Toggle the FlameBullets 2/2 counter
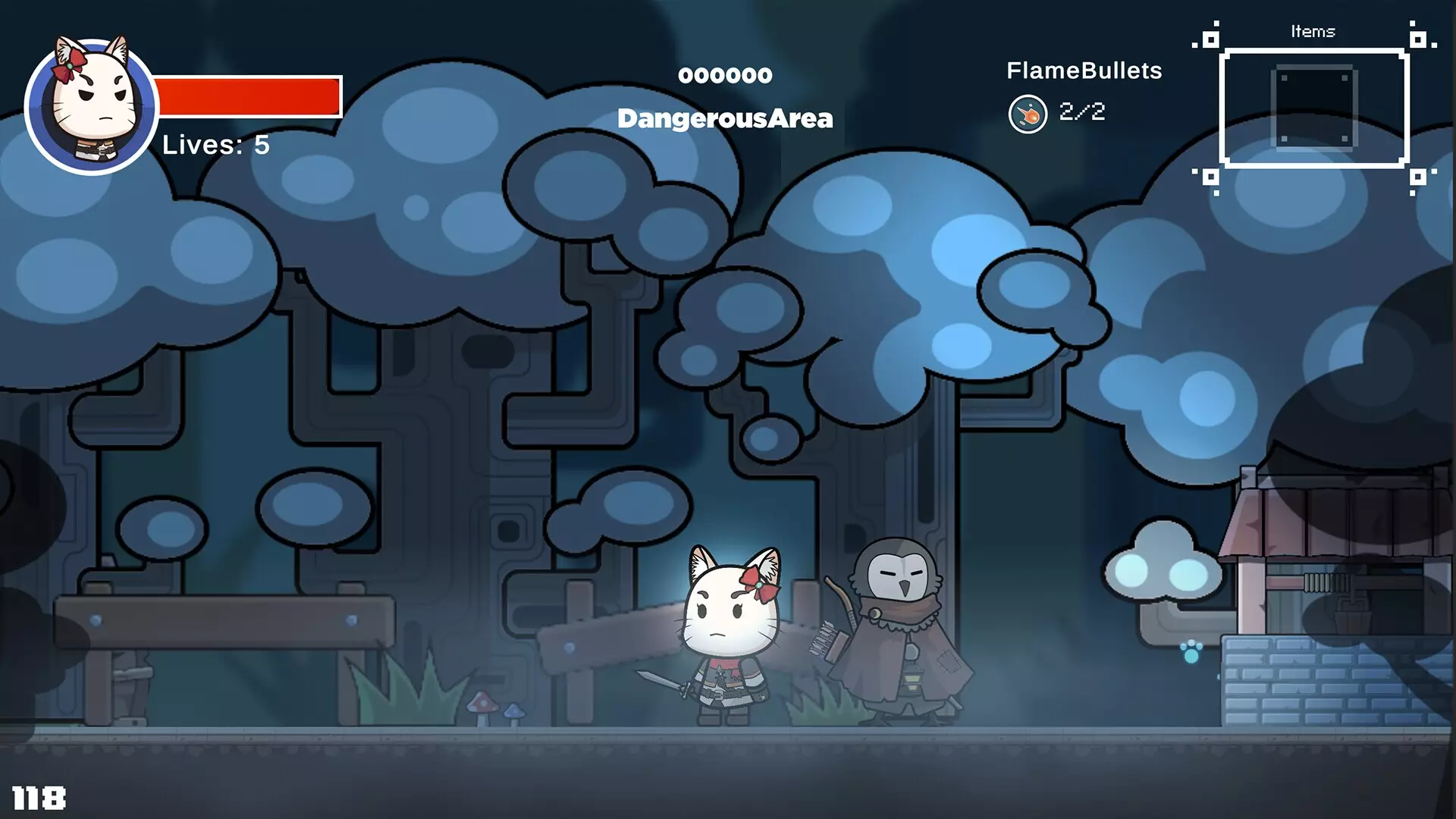Screen dimensions: 1456x819 pyautogui.click(x=1082, y=112)
